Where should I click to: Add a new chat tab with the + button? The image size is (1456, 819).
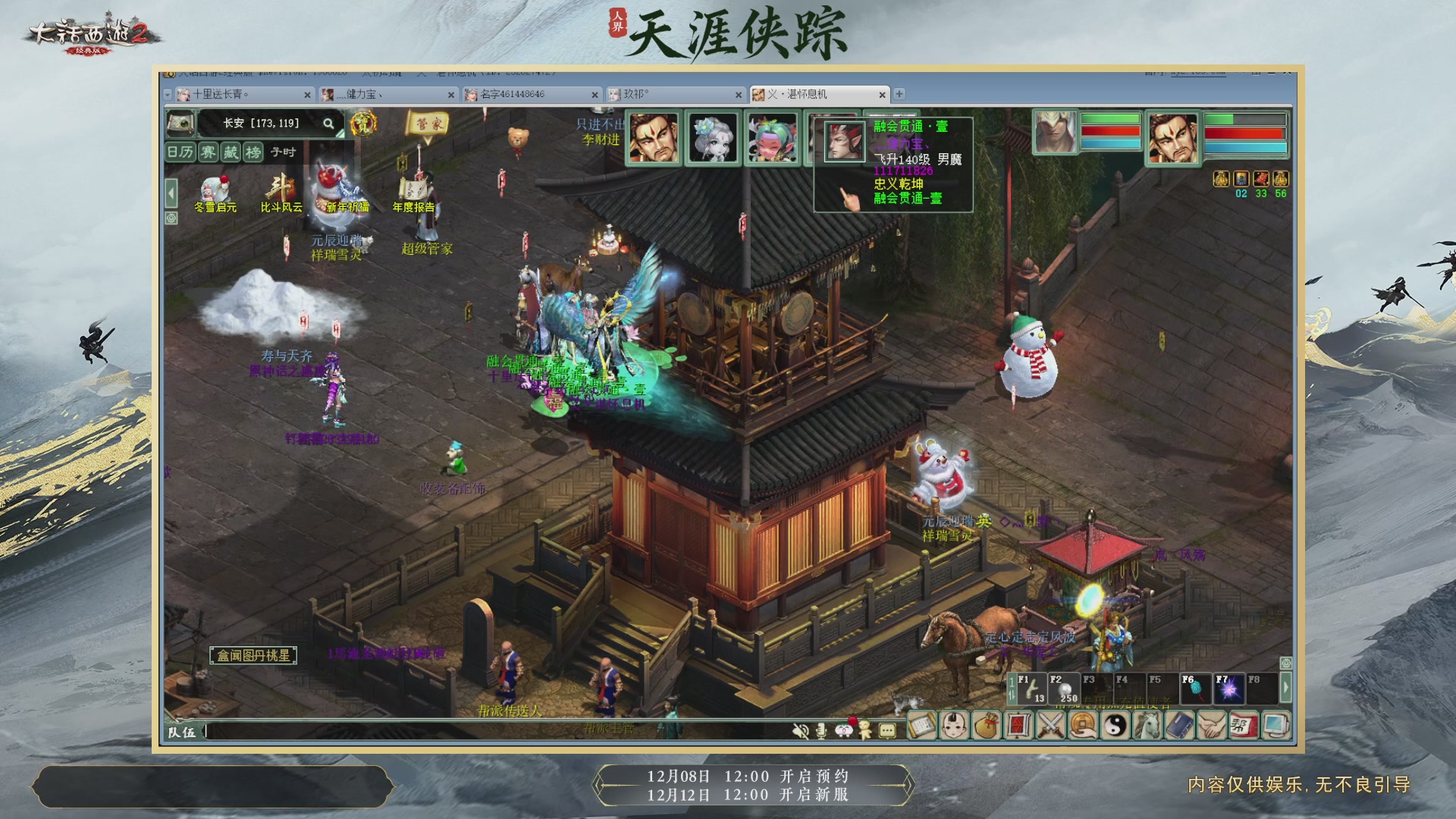899,95
